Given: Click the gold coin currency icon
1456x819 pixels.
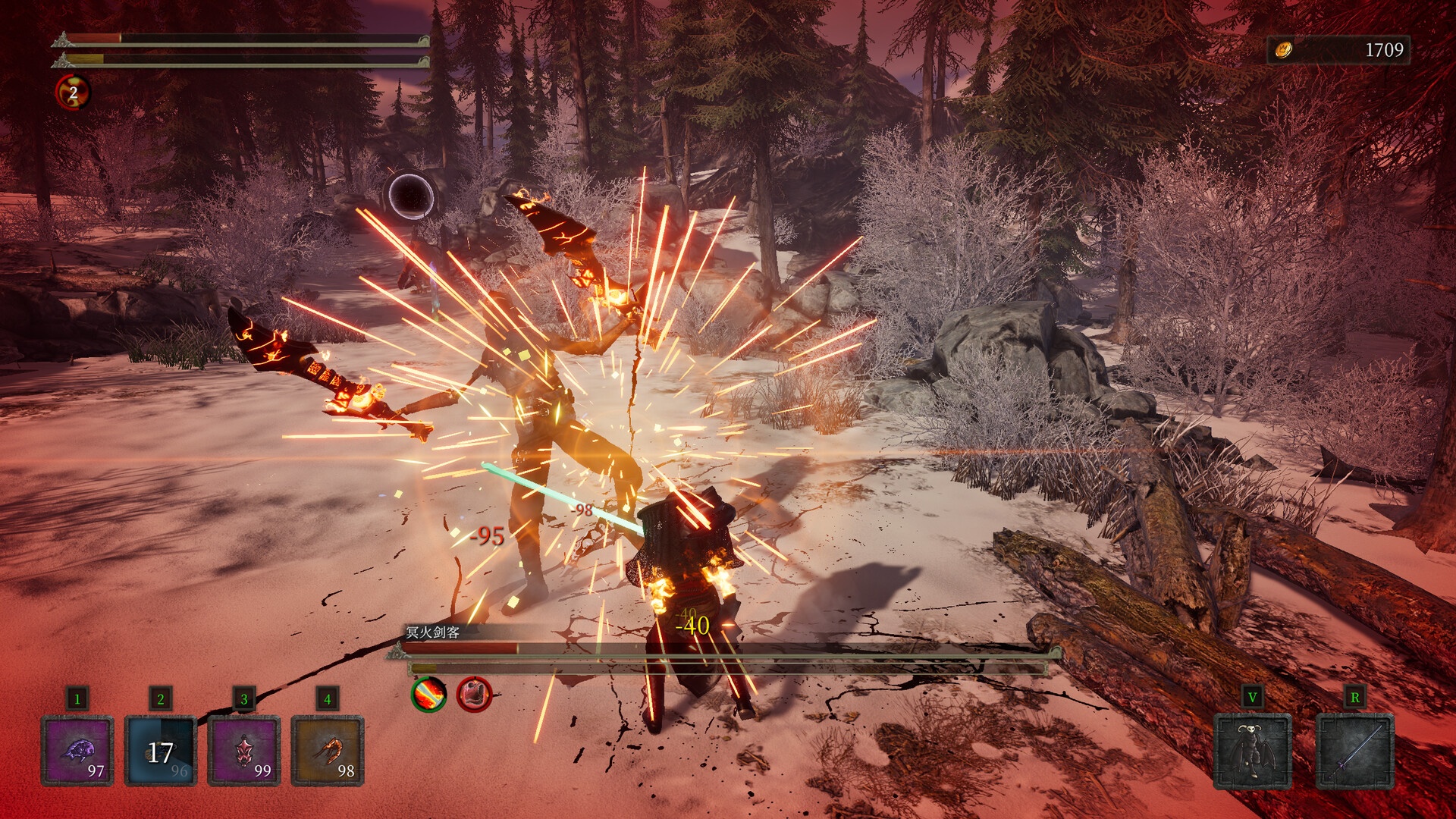Looking at the screenshot, I should (1283, 50).
